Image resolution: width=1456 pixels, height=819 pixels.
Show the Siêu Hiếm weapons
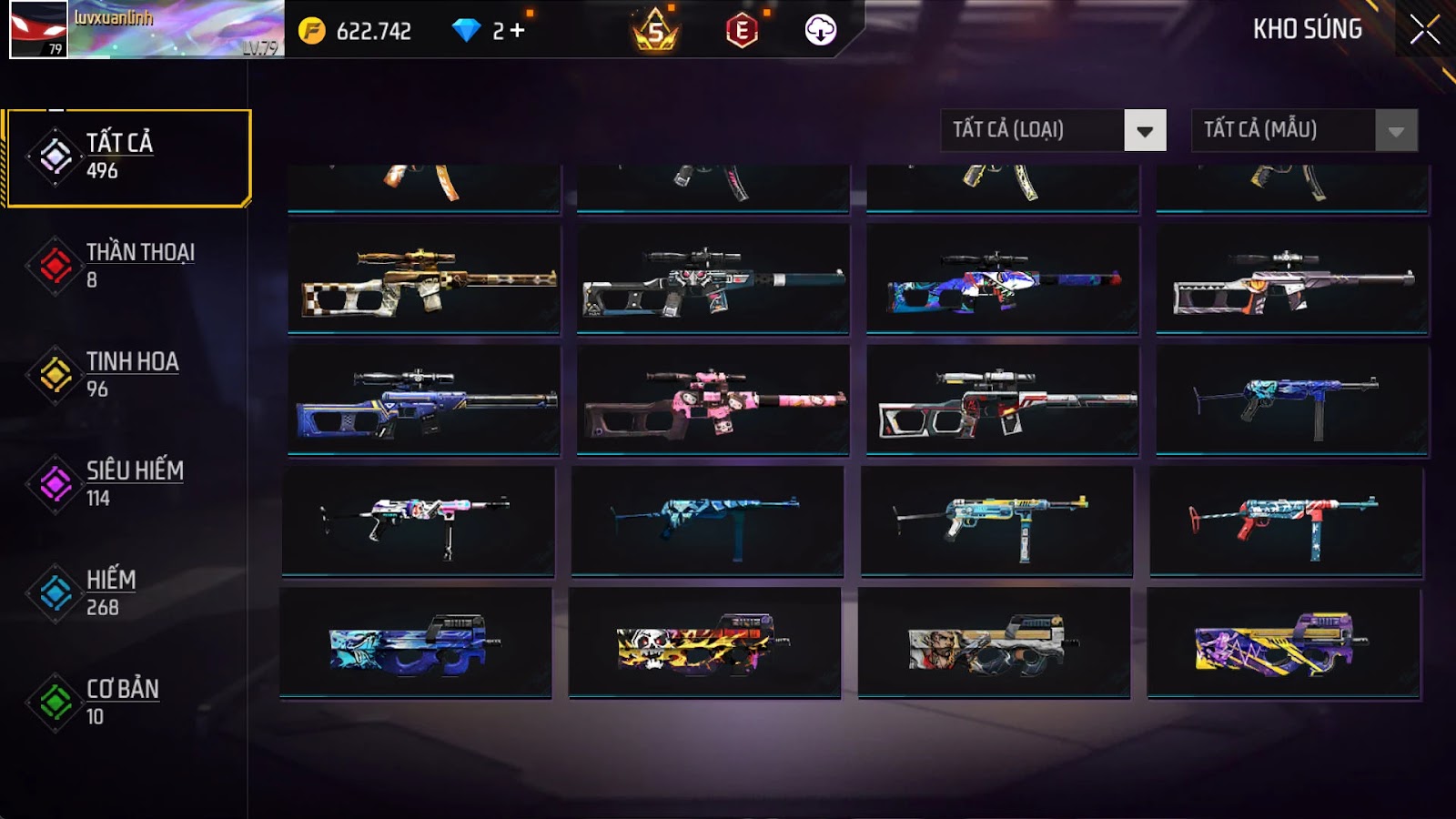(x=127, y=484)
